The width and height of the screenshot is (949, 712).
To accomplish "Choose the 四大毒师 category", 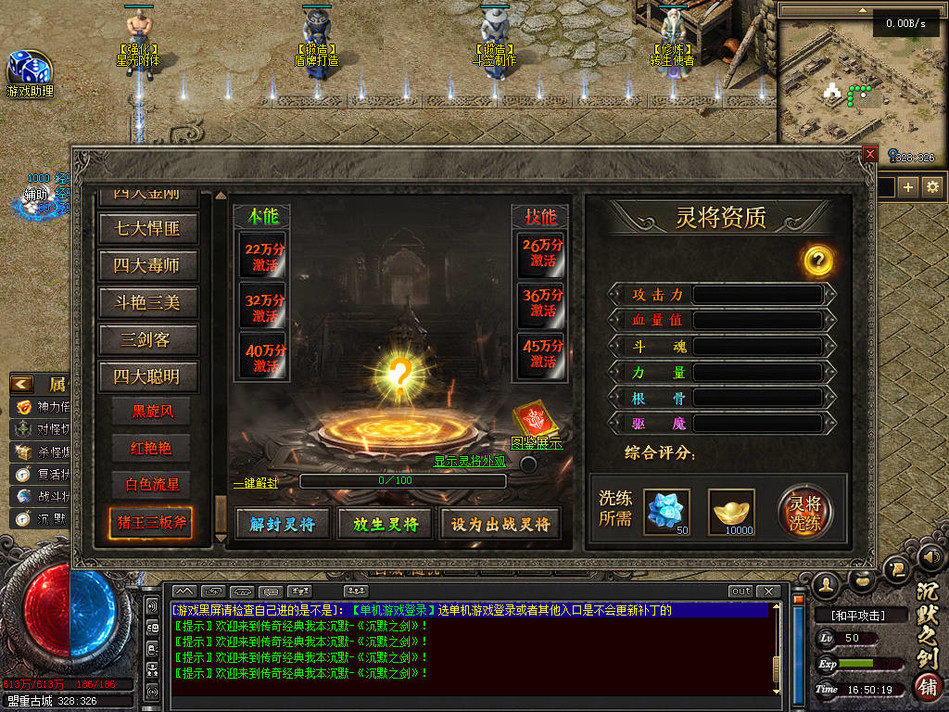I will (x=148, y=266).
